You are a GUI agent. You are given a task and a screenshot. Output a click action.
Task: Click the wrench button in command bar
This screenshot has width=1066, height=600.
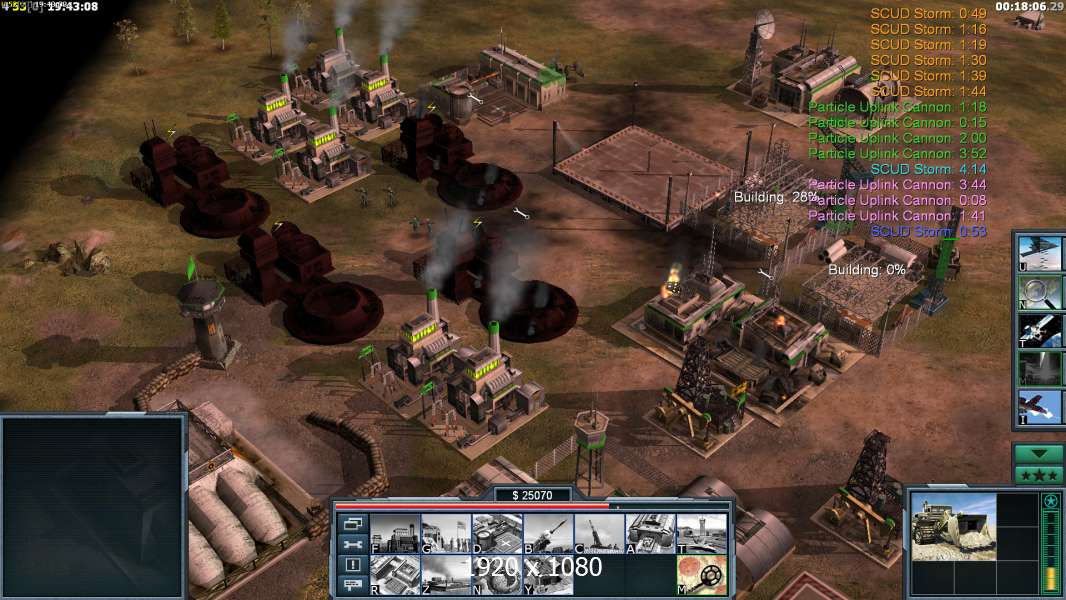pos(352,544)
